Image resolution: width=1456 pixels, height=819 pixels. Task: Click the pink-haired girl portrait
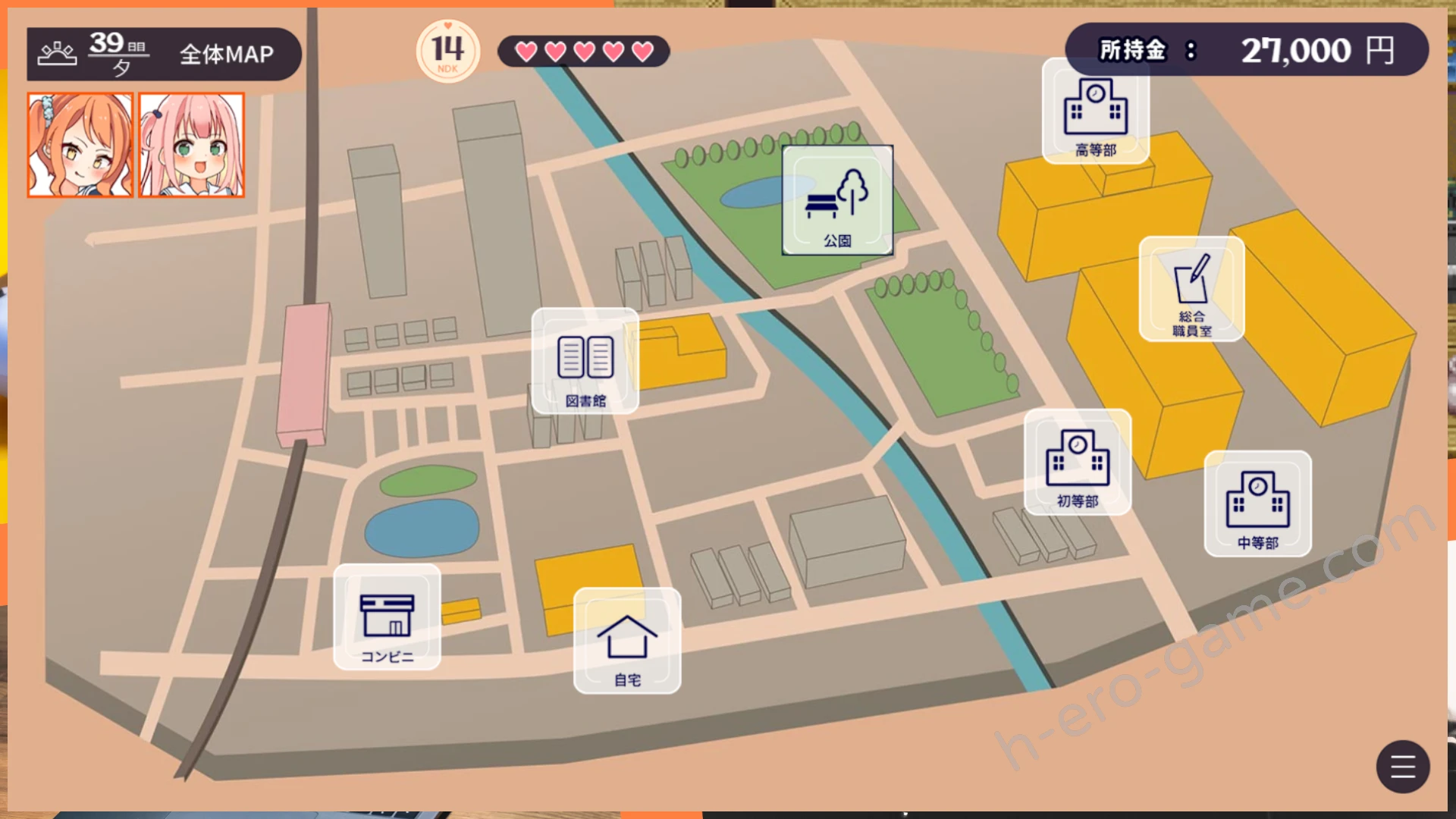click(x=192, y=145)
